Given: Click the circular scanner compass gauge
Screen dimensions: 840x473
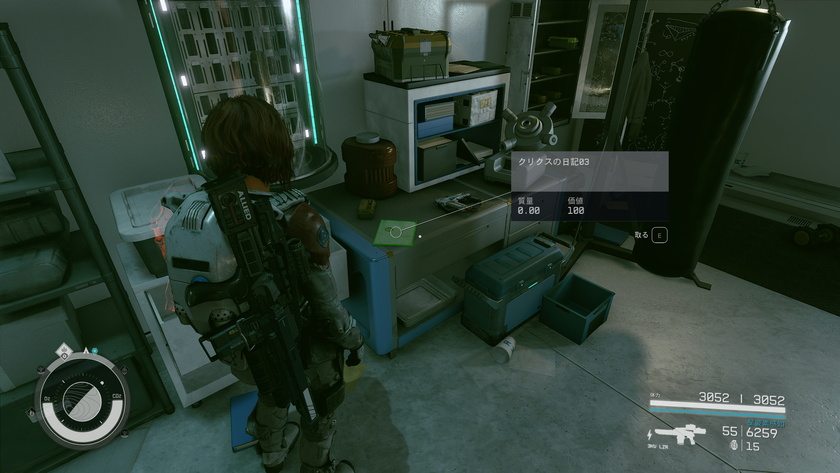Looking at the screenshot, I should click(82, 401).
